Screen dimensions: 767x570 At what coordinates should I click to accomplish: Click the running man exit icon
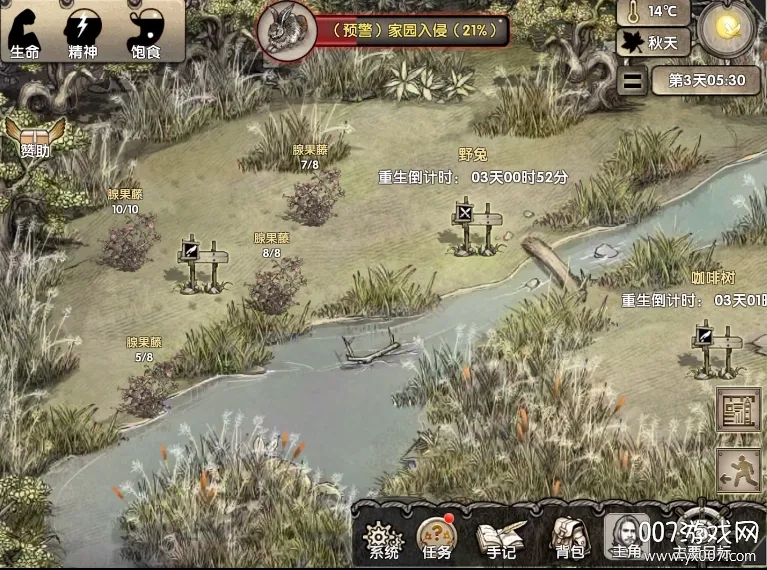pyautogui.click(x=738, y=470)
